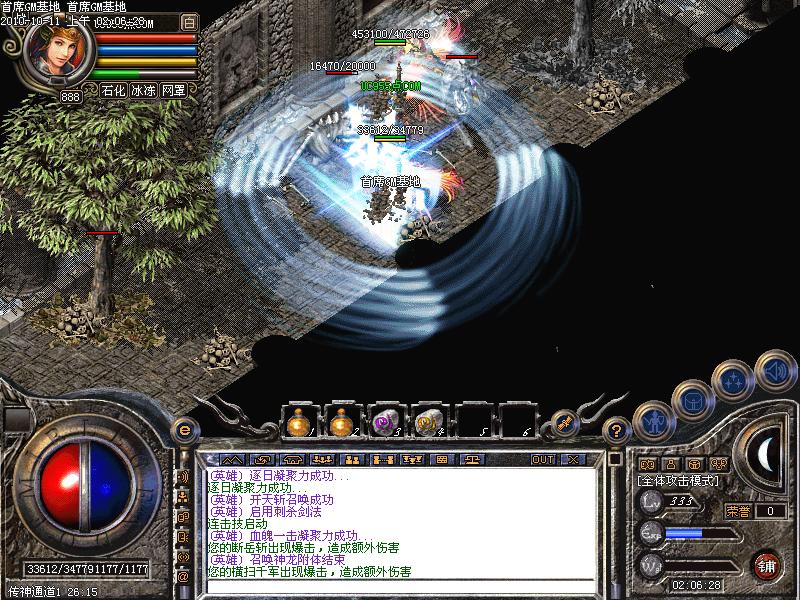Open the character equipment round button
Screen dimensions: 800x600
(652, 422)
